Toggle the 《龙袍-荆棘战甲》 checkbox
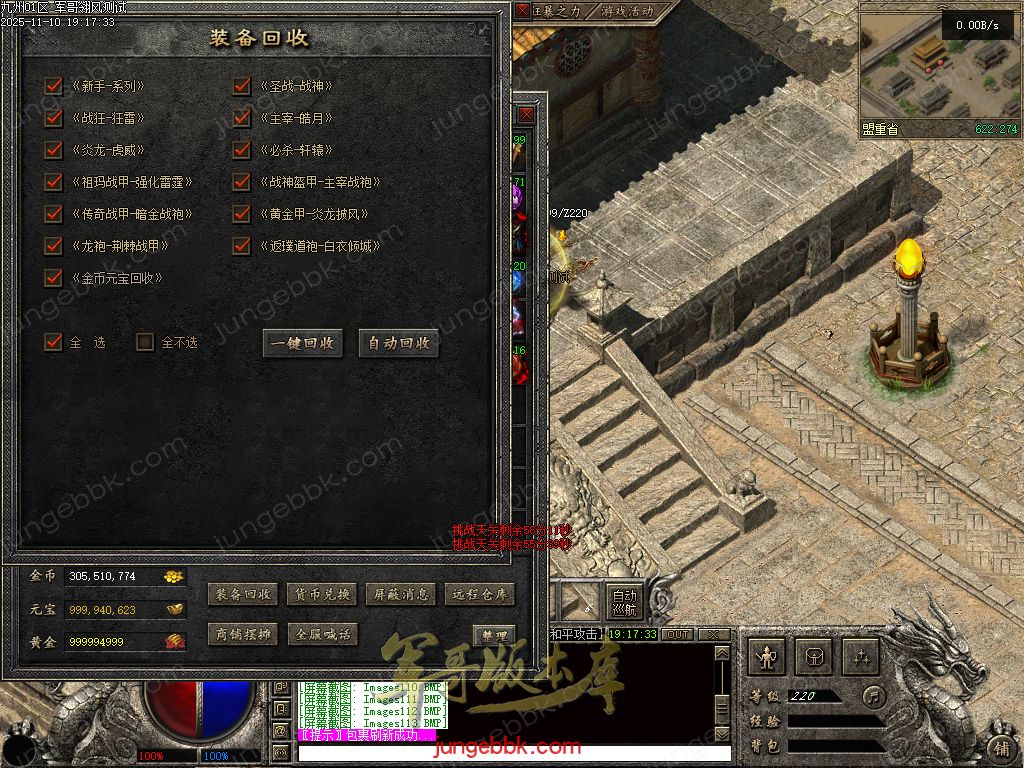 (54, 246)
